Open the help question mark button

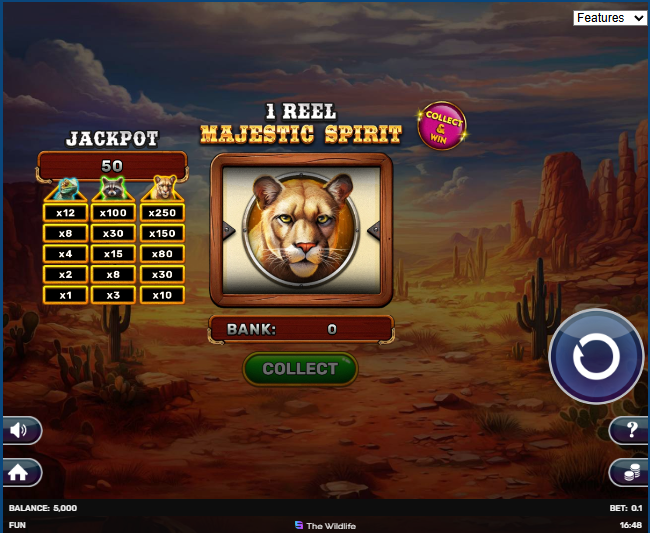pyautogui.click(x=629, y=431)
